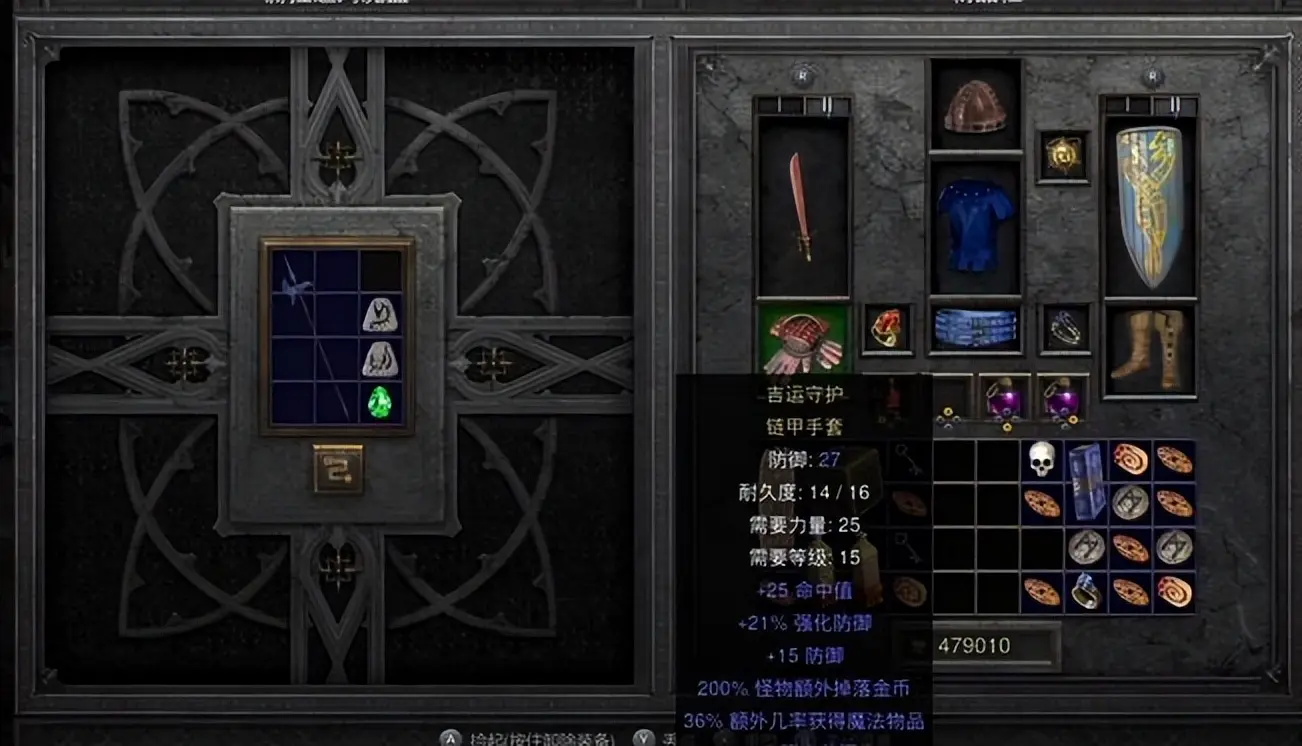Select the blue body armor slot

tap(975, 225)
